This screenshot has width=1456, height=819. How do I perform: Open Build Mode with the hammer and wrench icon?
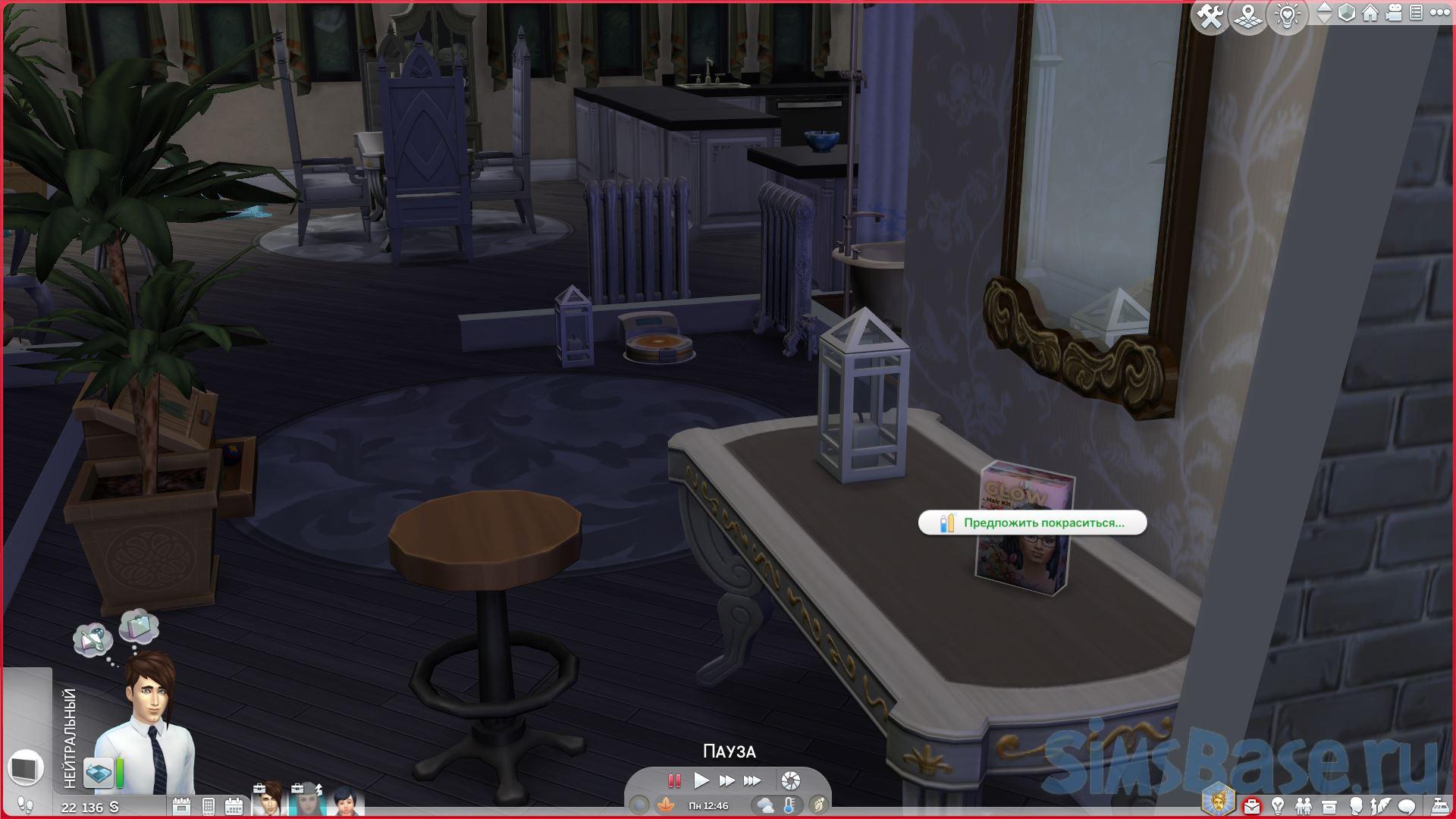tap(1210, 17)
